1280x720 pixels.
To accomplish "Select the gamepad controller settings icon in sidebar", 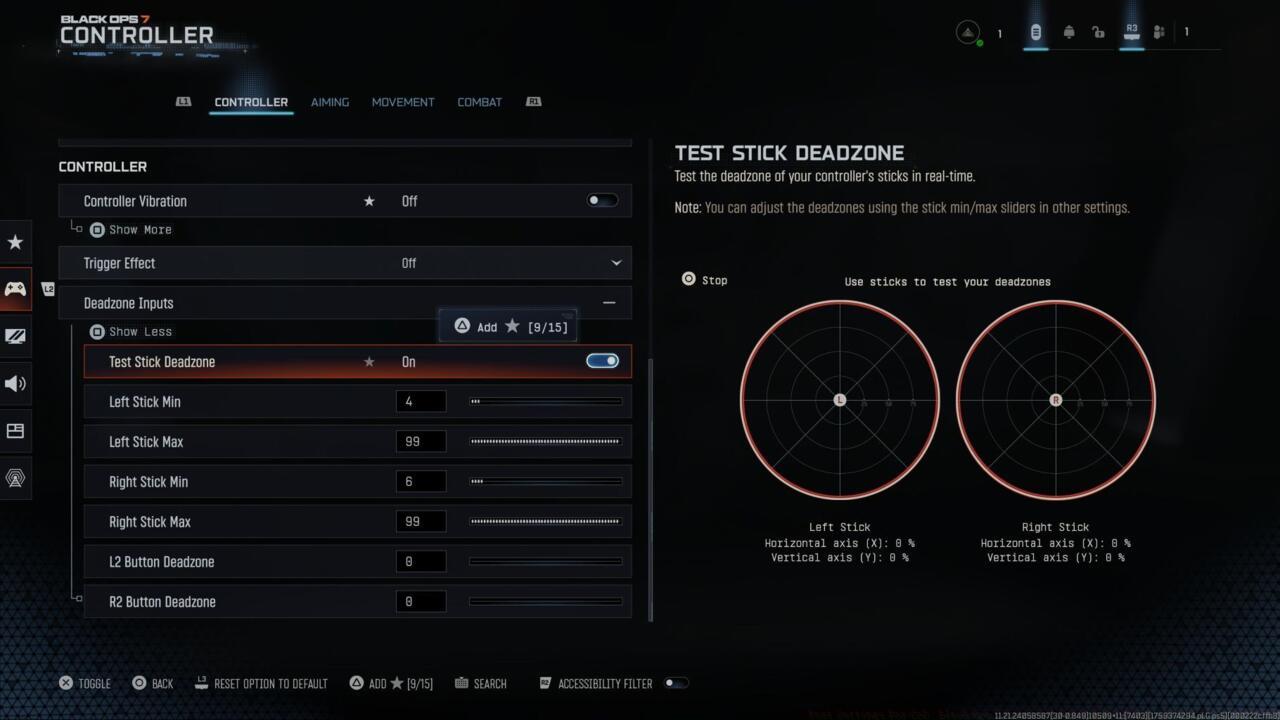I will (15, 289).
